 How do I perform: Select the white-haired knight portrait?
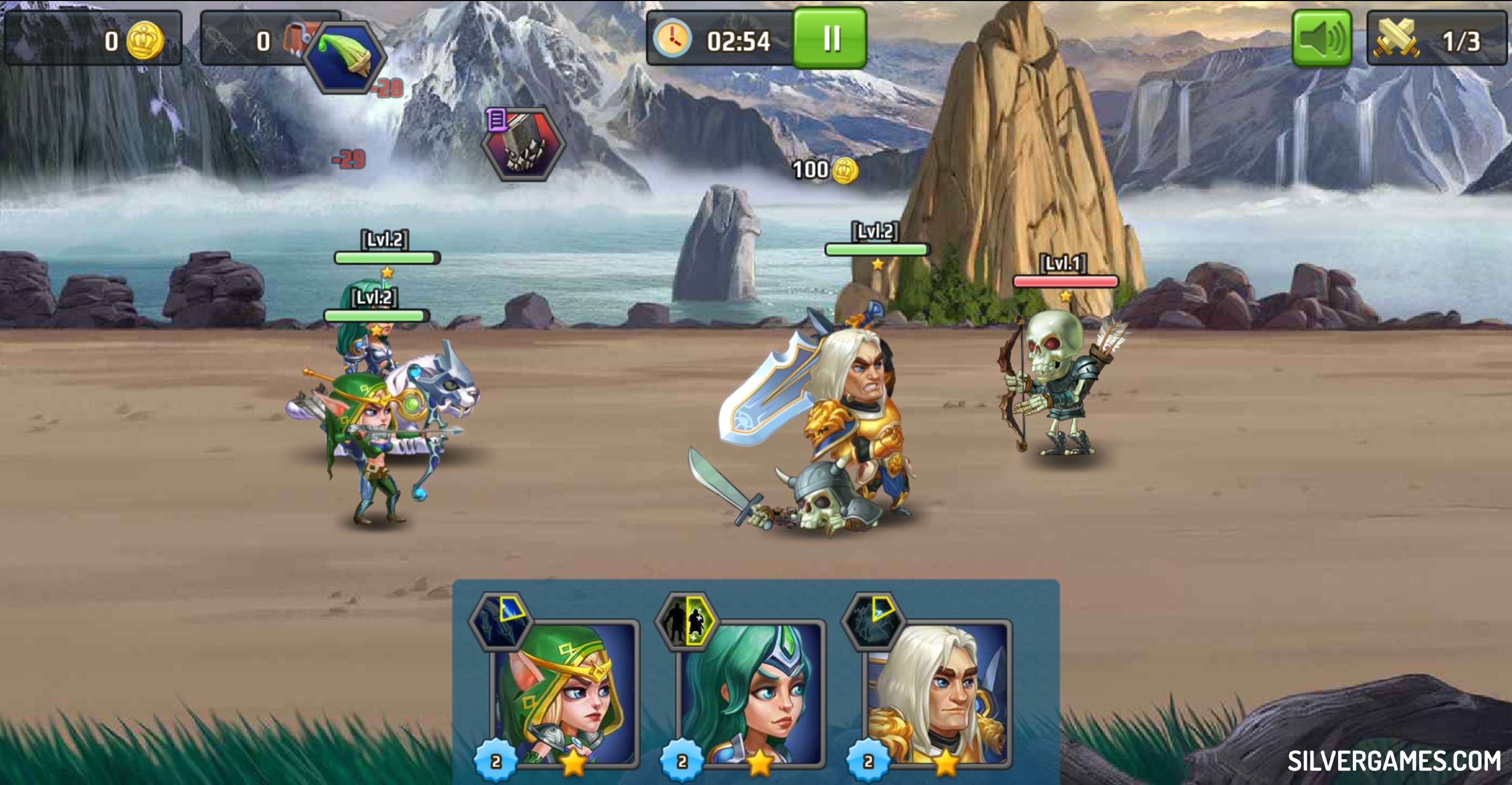coord(938,694)
